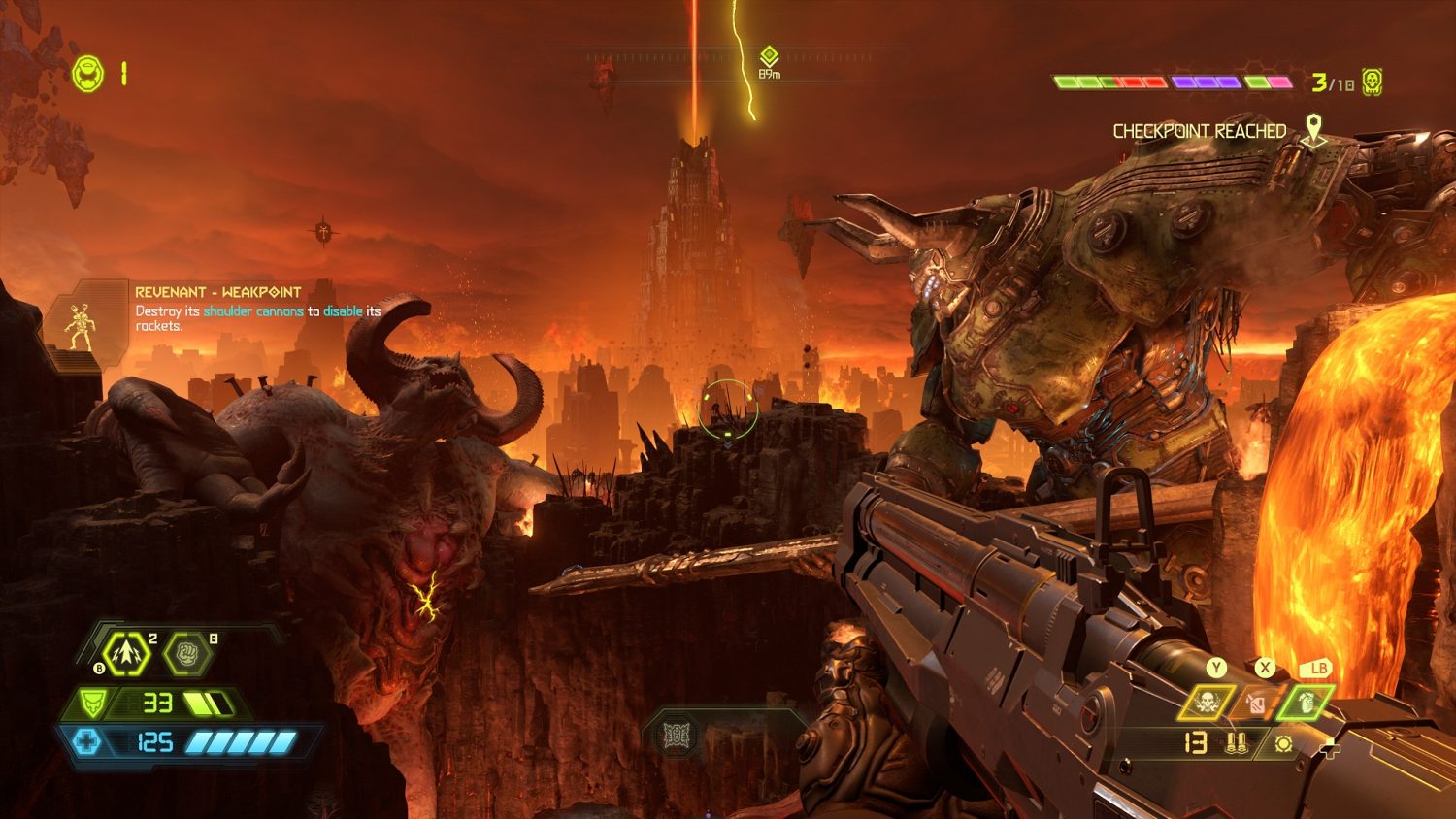
Task: Activate the Blood Punch fist icon
Action: pyautogui.click(x=186, y=653)
